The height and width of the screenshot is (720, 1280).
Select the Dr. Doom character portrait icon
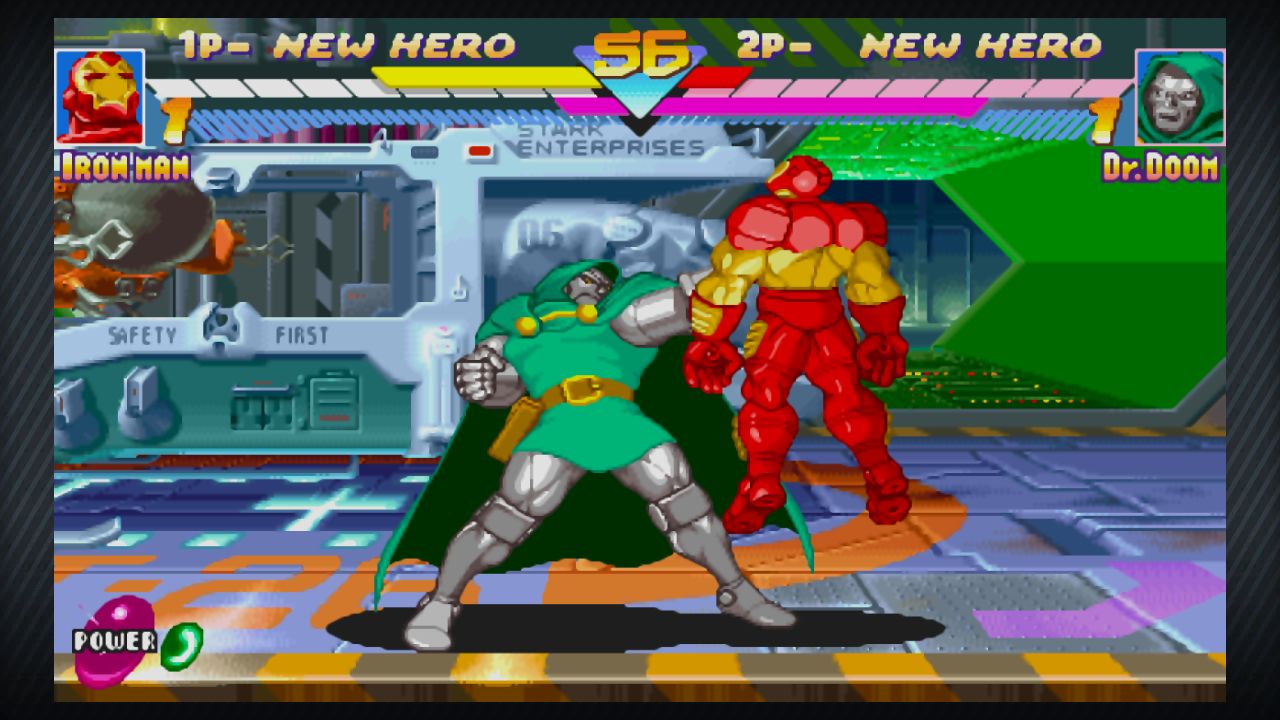tap(1181, 95)
